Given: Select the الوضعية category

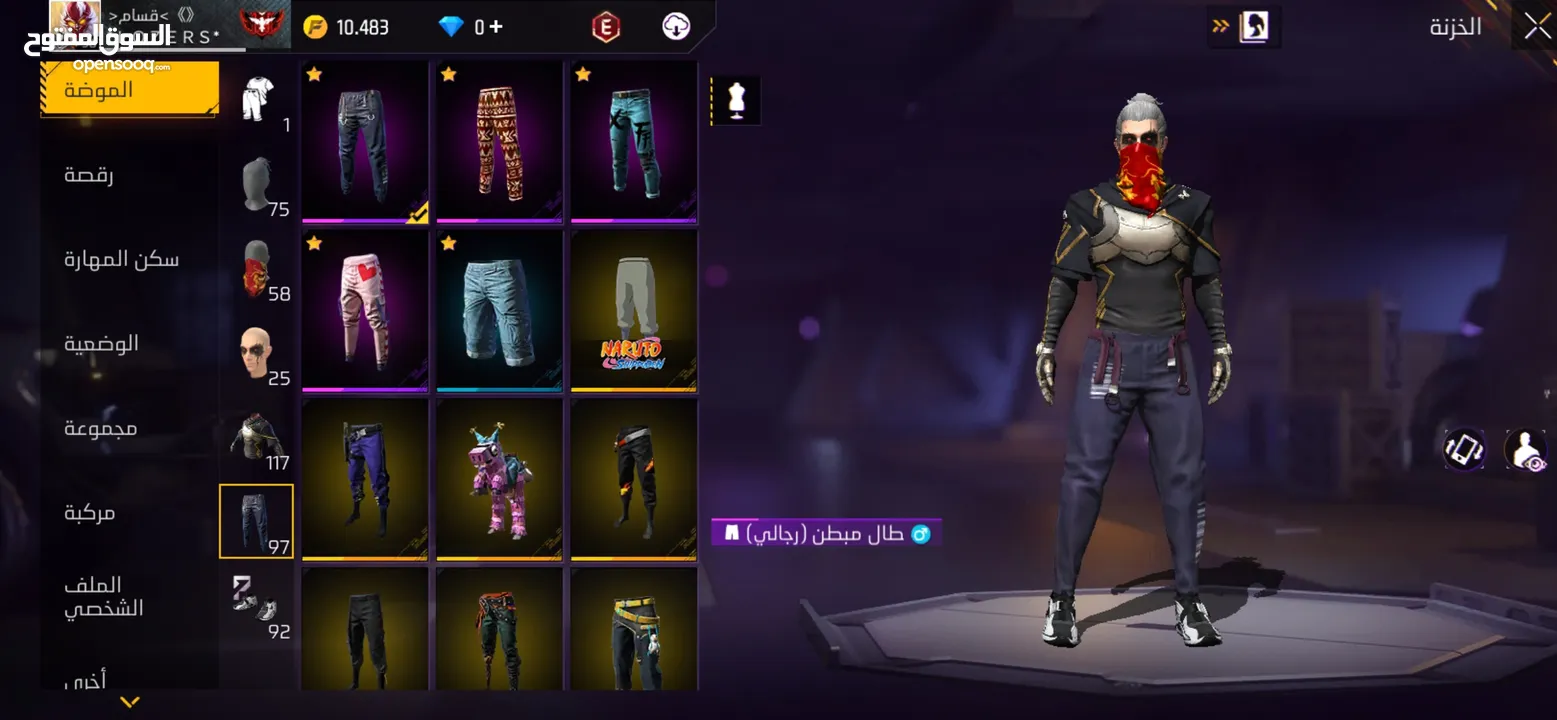Looking at the screenshot, I should (101, 344).
